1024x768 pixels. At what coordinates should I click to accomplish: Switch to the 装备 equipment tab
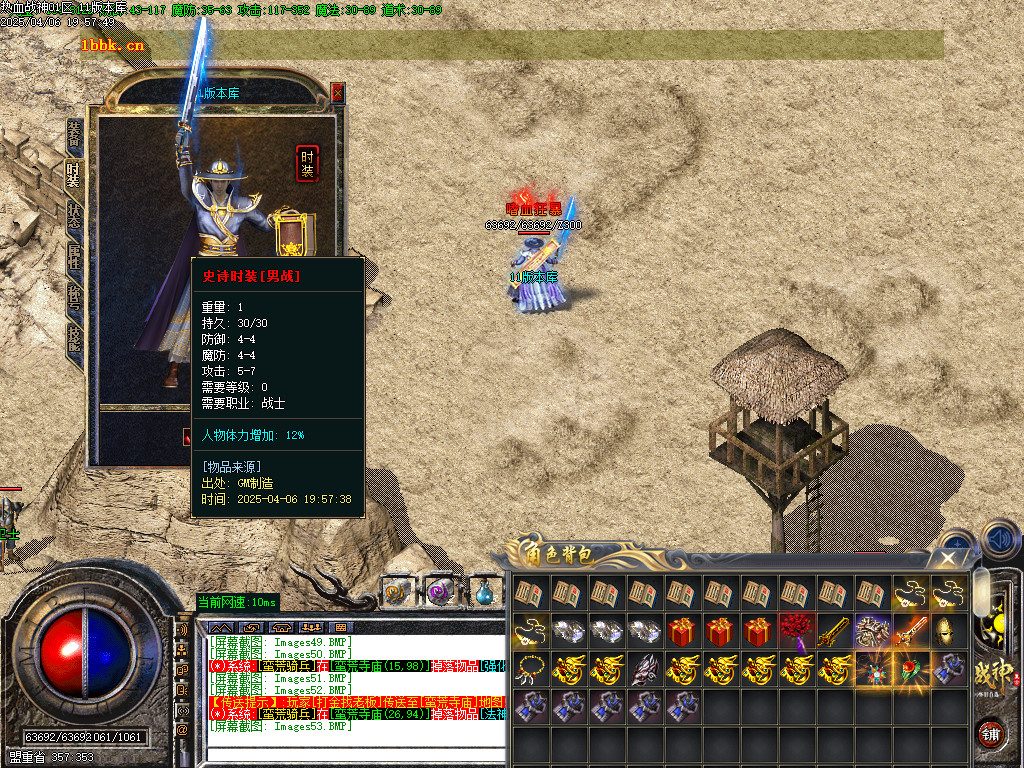pos(74,135)
